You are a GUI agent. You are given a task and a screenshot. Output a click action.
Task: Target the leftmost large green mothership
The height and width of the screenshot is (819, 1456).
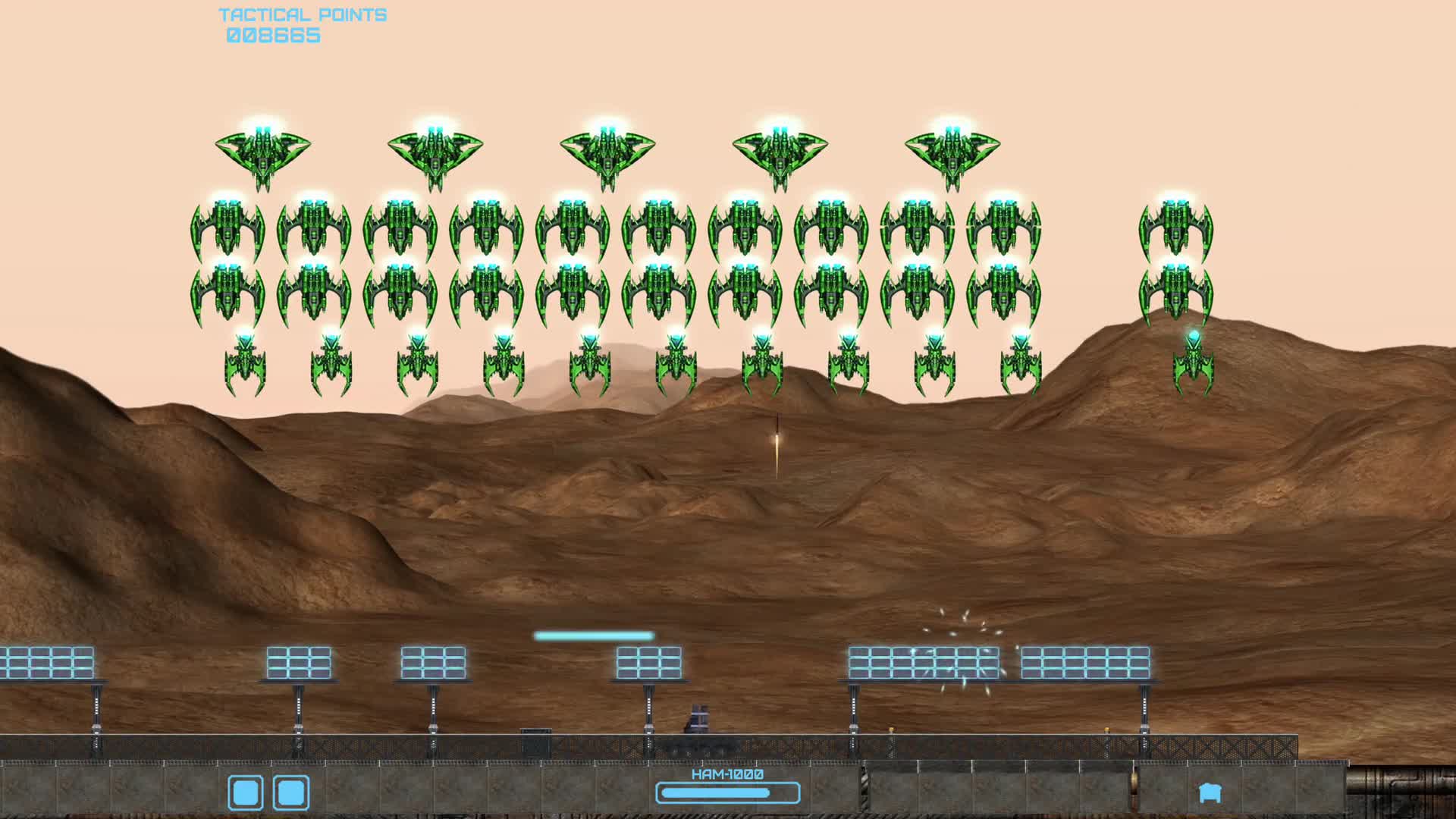click(x=262, y=152)
